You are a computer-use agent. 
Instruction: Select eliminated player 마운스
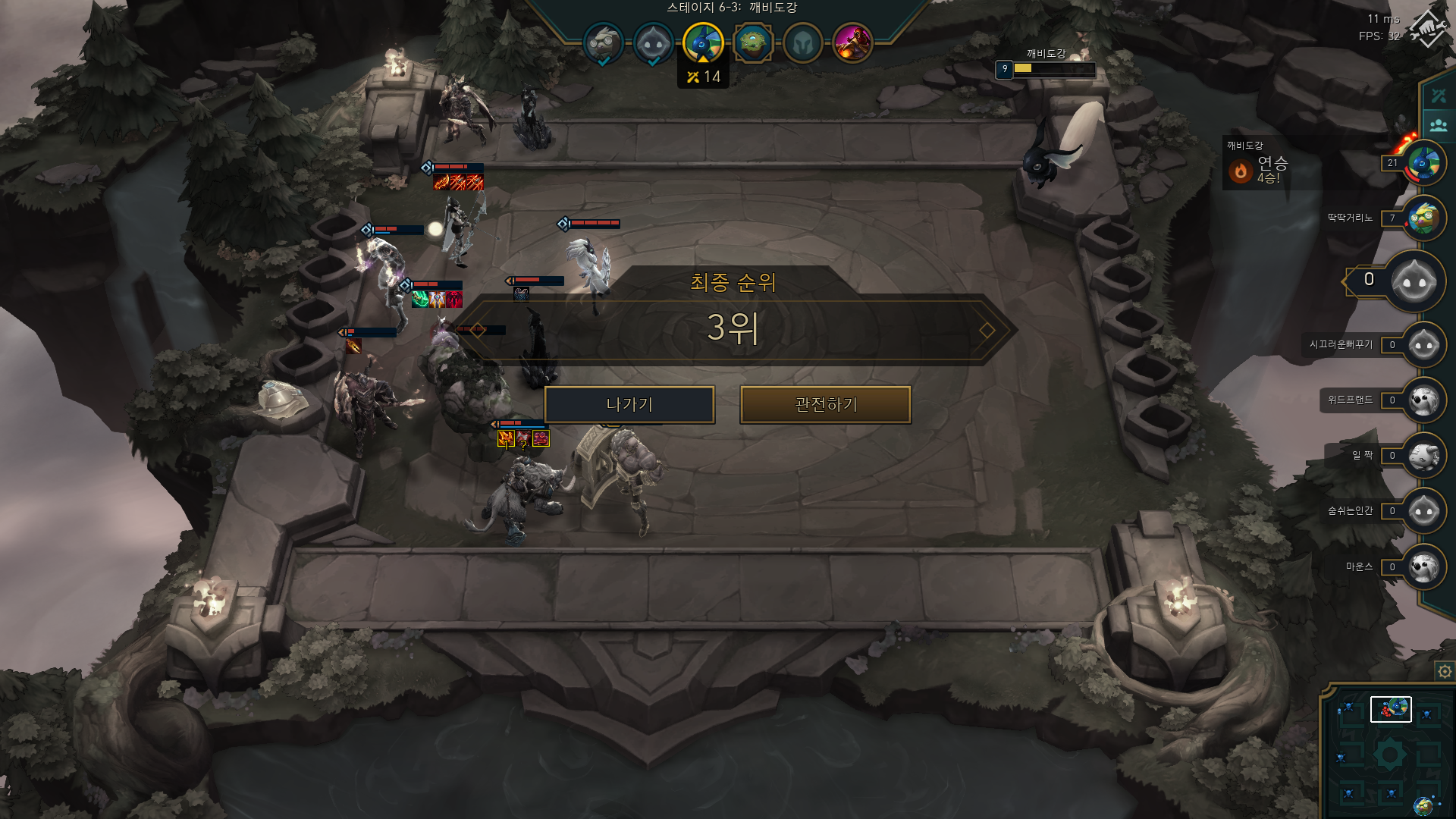click(x=1423, y=566)
